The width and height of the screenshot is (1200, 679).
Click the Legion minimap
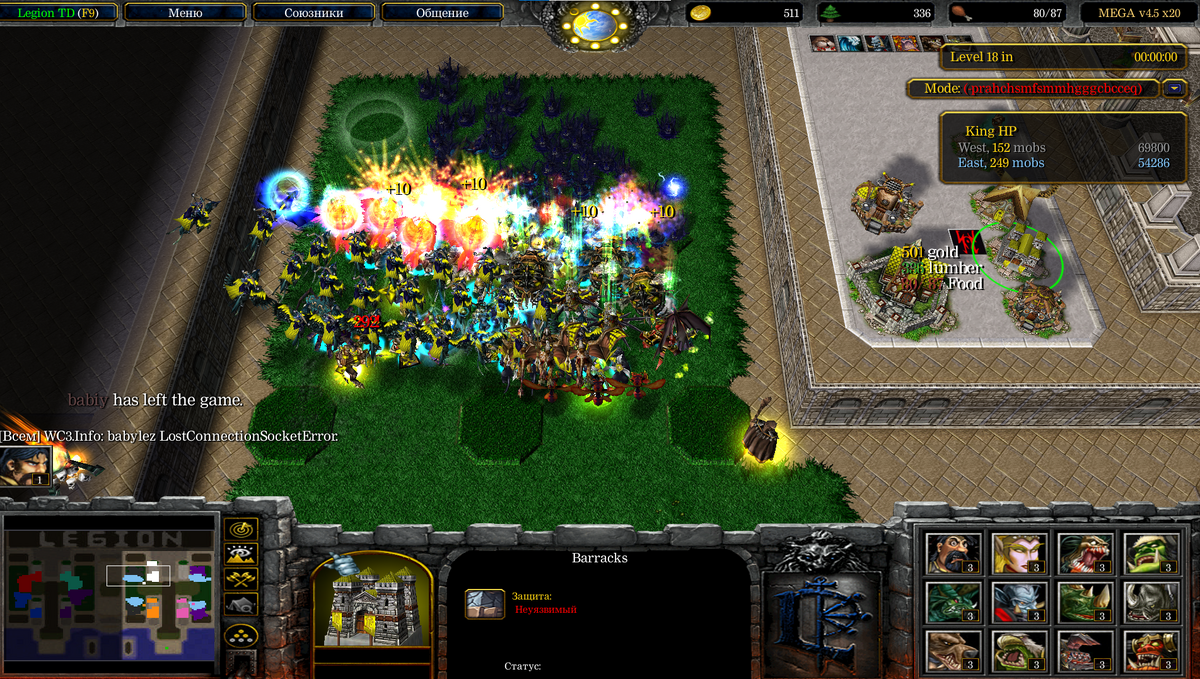point(111,591)
